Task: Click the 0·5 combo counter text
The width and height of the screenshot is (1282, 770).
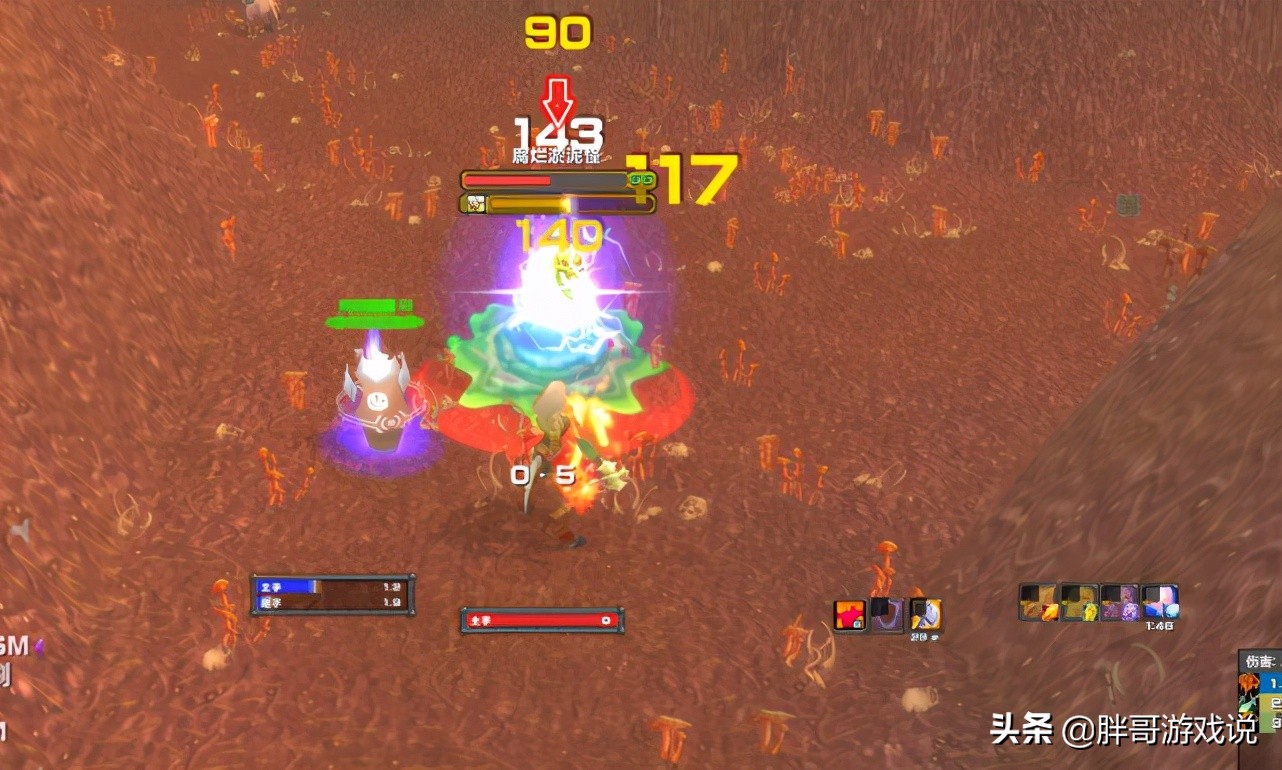Action: [x=542, y=476]
